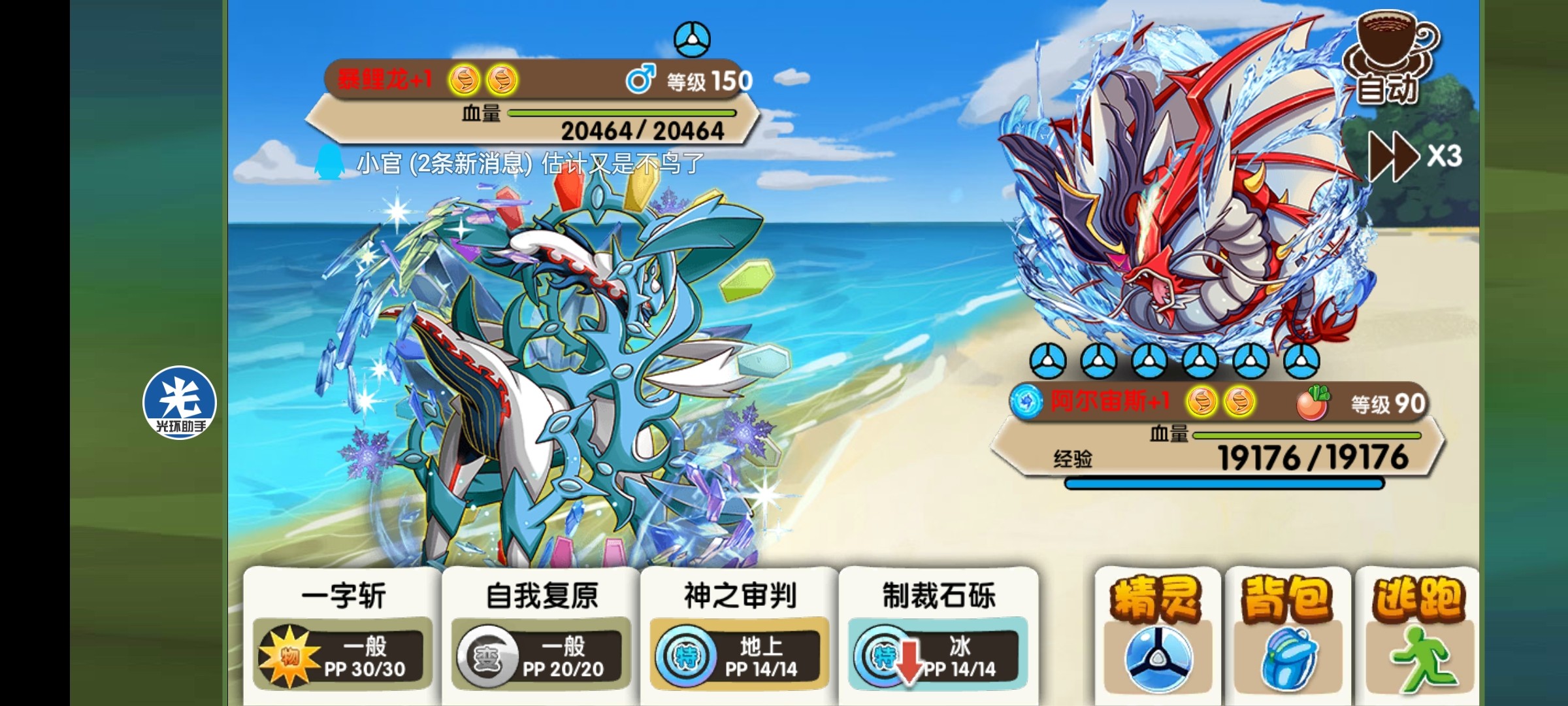Viewport: 1568px width, 706px height.
Task: Toggle 自动 auto-battle coffee cup
Action: tap(1390, 60)
